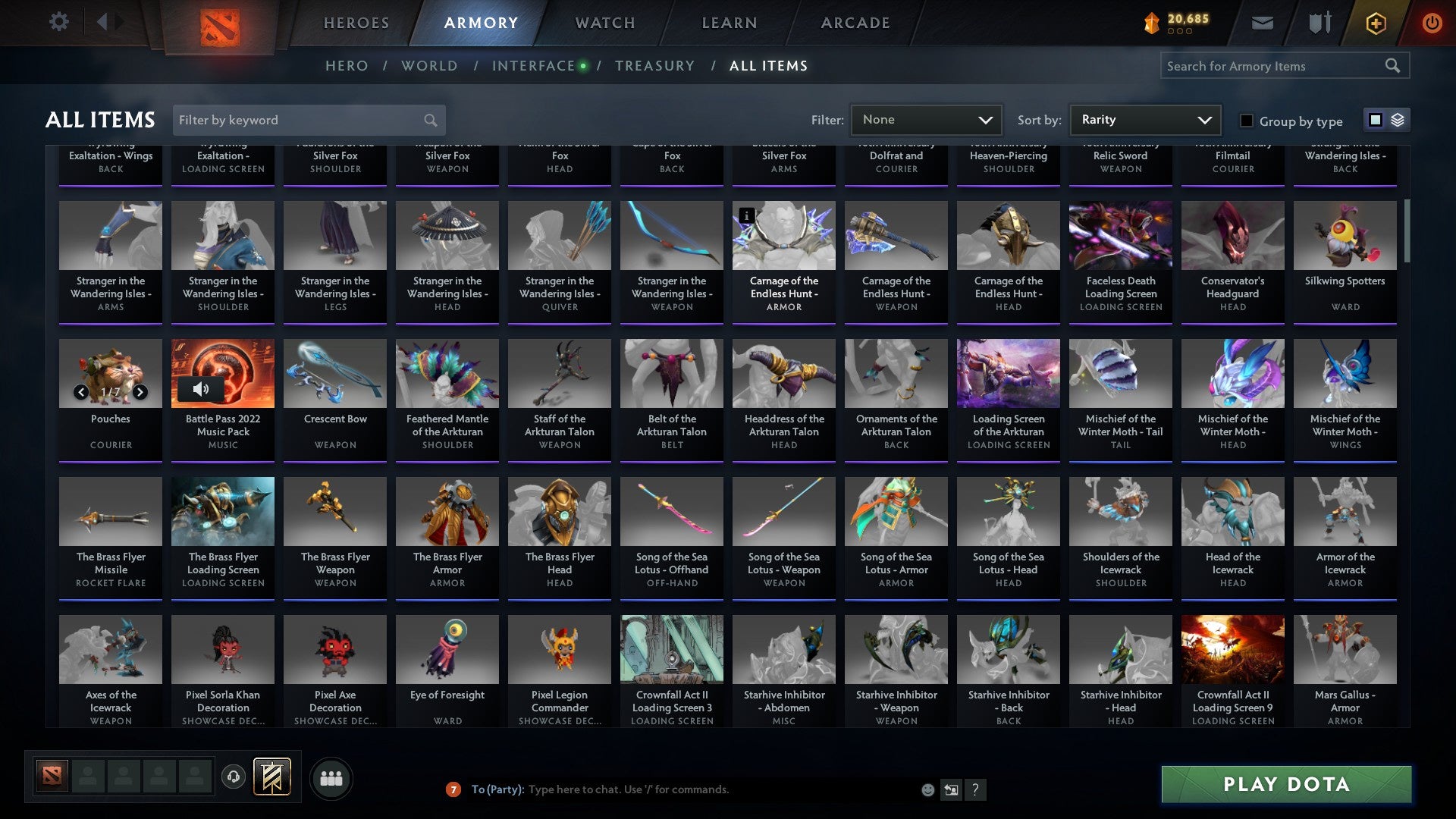Open the Filter dropdown showing None

(925, 120)
